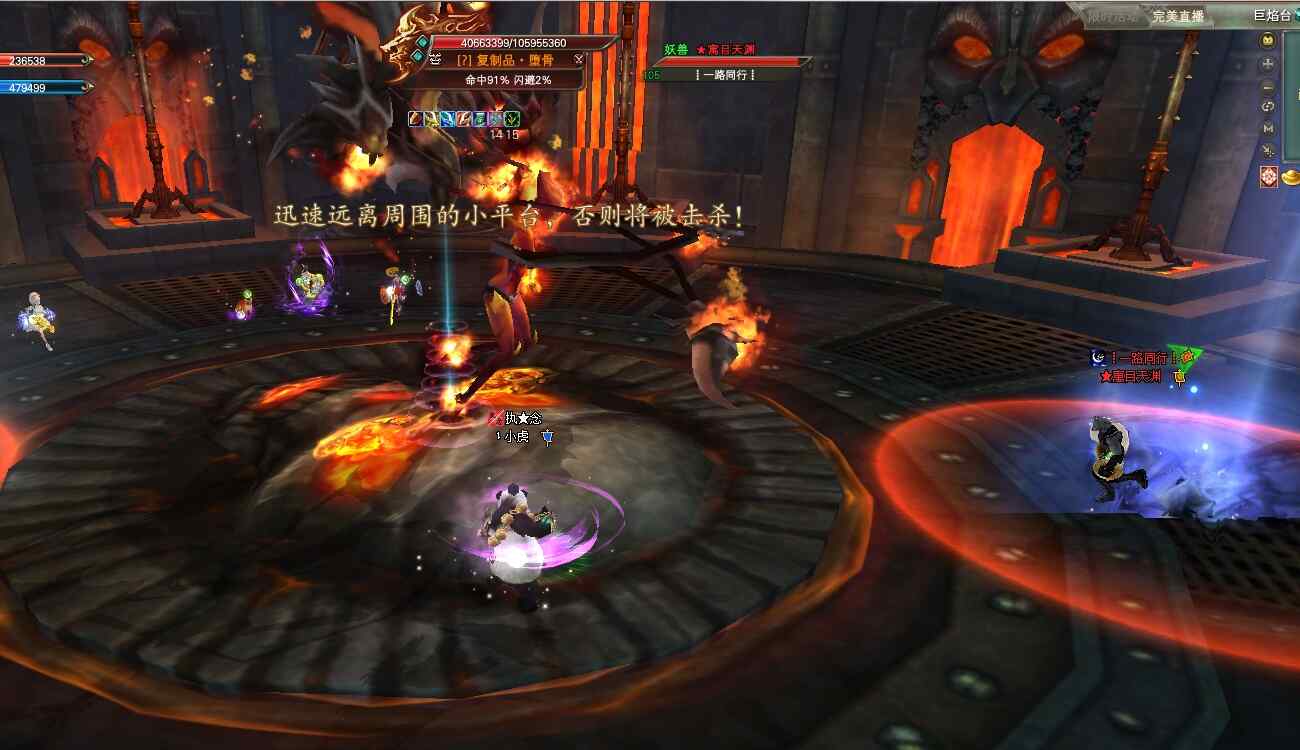Zoom in the minimap with plus button
This screenshot has height=750, width=1300.
[1268, 63]
